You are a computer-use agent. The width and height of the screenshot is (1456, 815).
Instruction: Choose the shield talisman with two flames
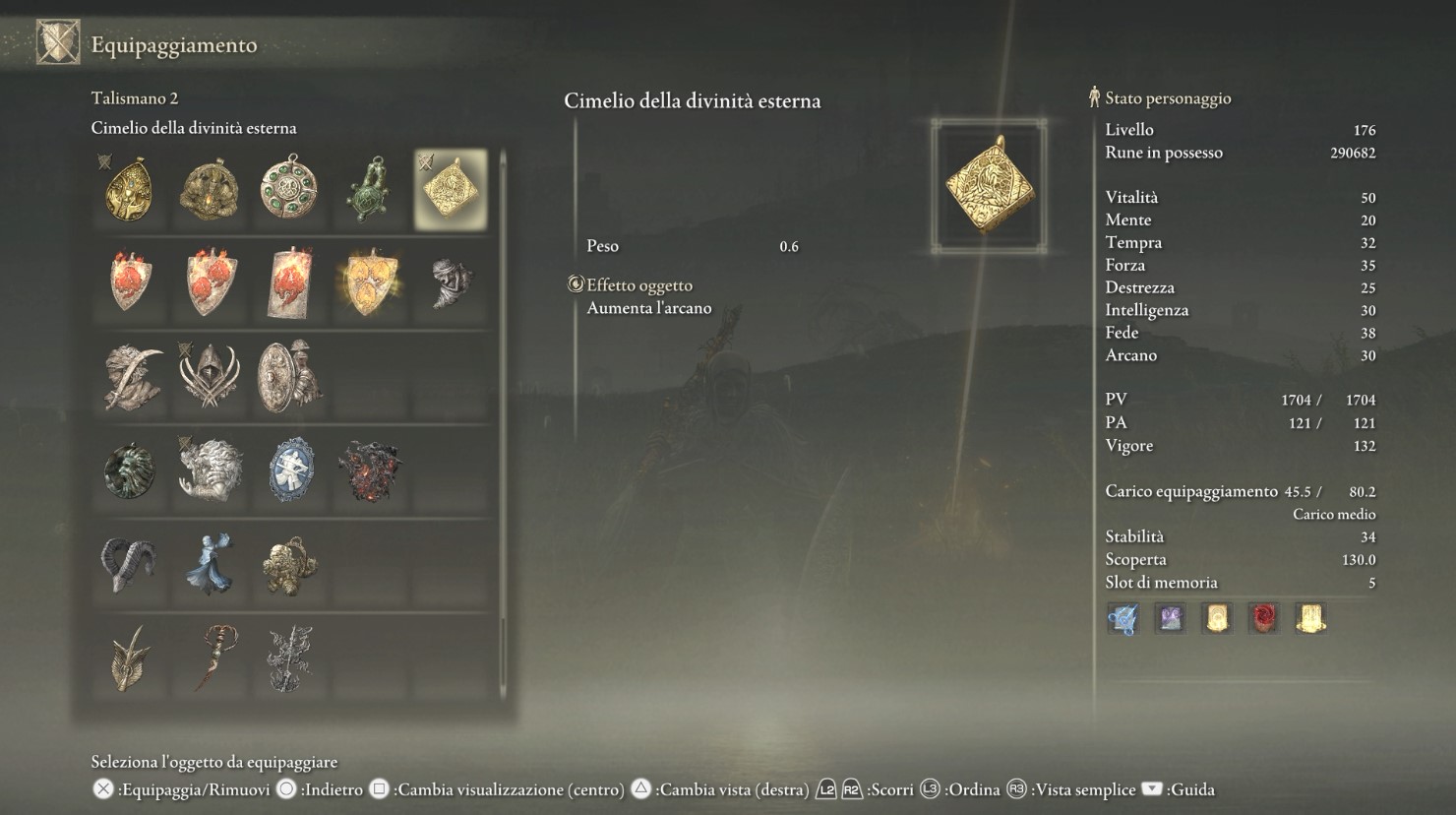[x=210, y=282]
